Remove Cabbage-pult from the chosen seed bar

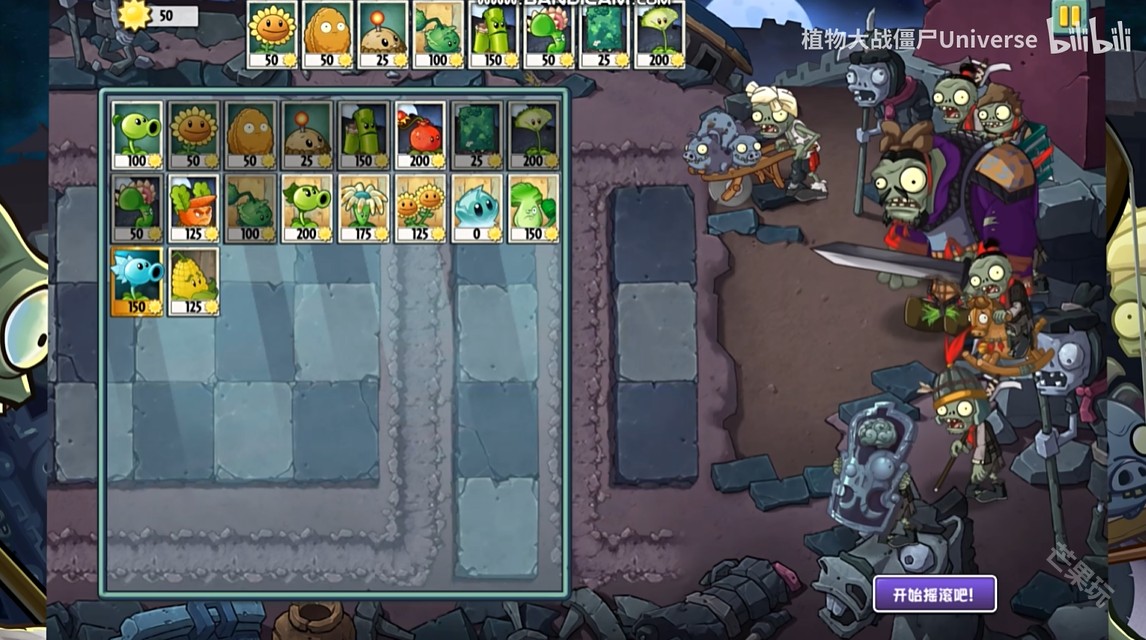[x=438, y=34]
